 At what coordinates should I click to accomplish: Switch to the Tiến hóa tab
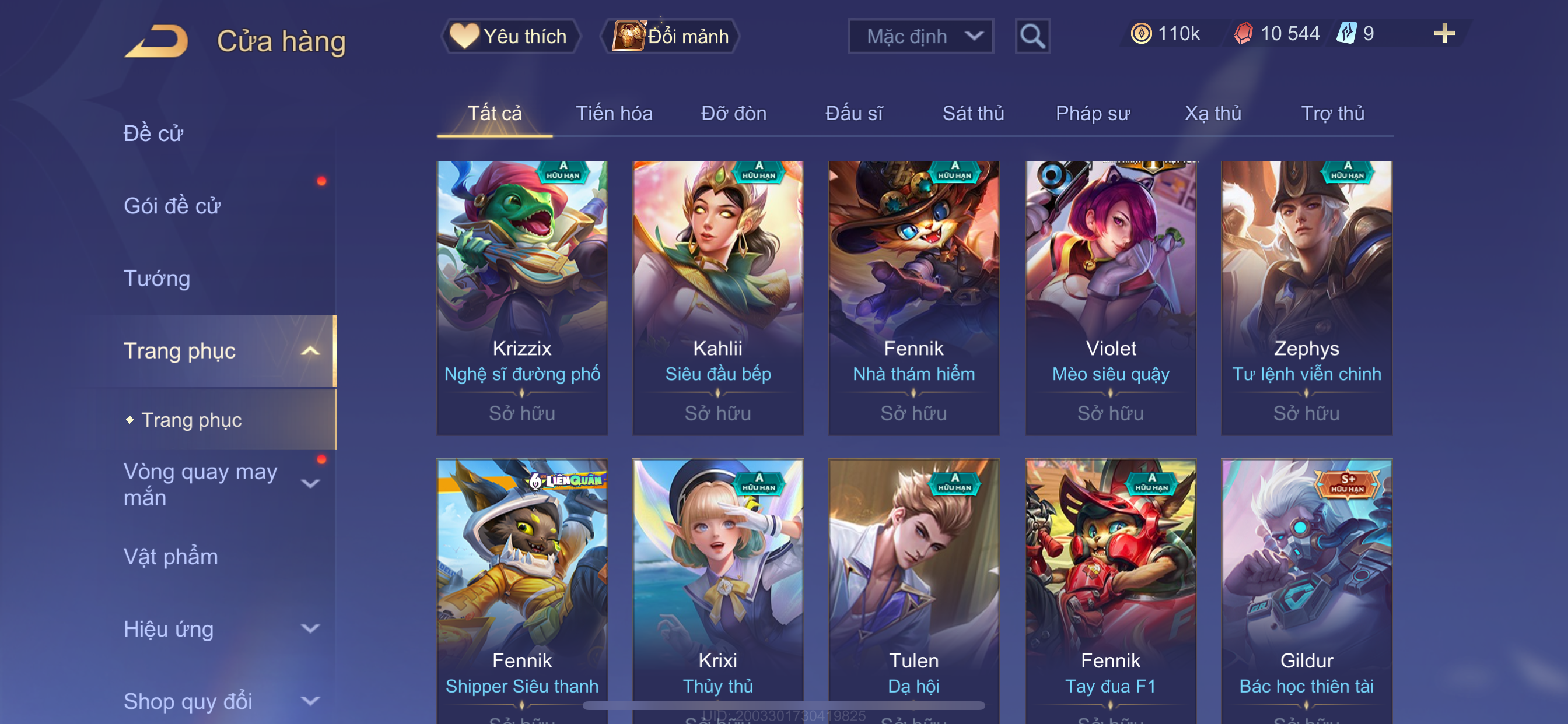click(x=614, y=113)
